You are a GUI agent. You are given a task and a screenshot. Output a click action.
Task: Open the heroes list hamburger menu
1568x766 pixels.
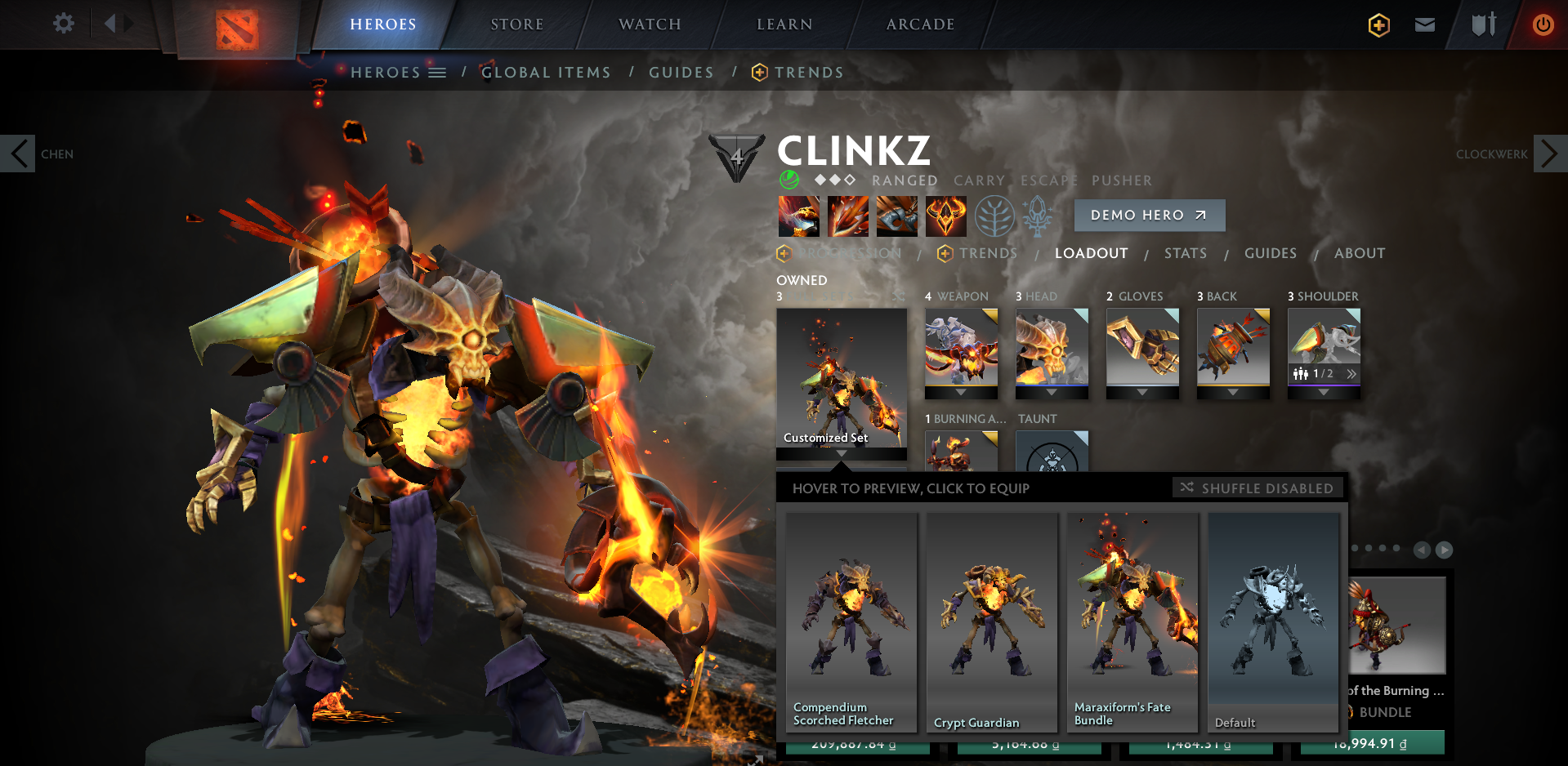(x=439, y=72)
